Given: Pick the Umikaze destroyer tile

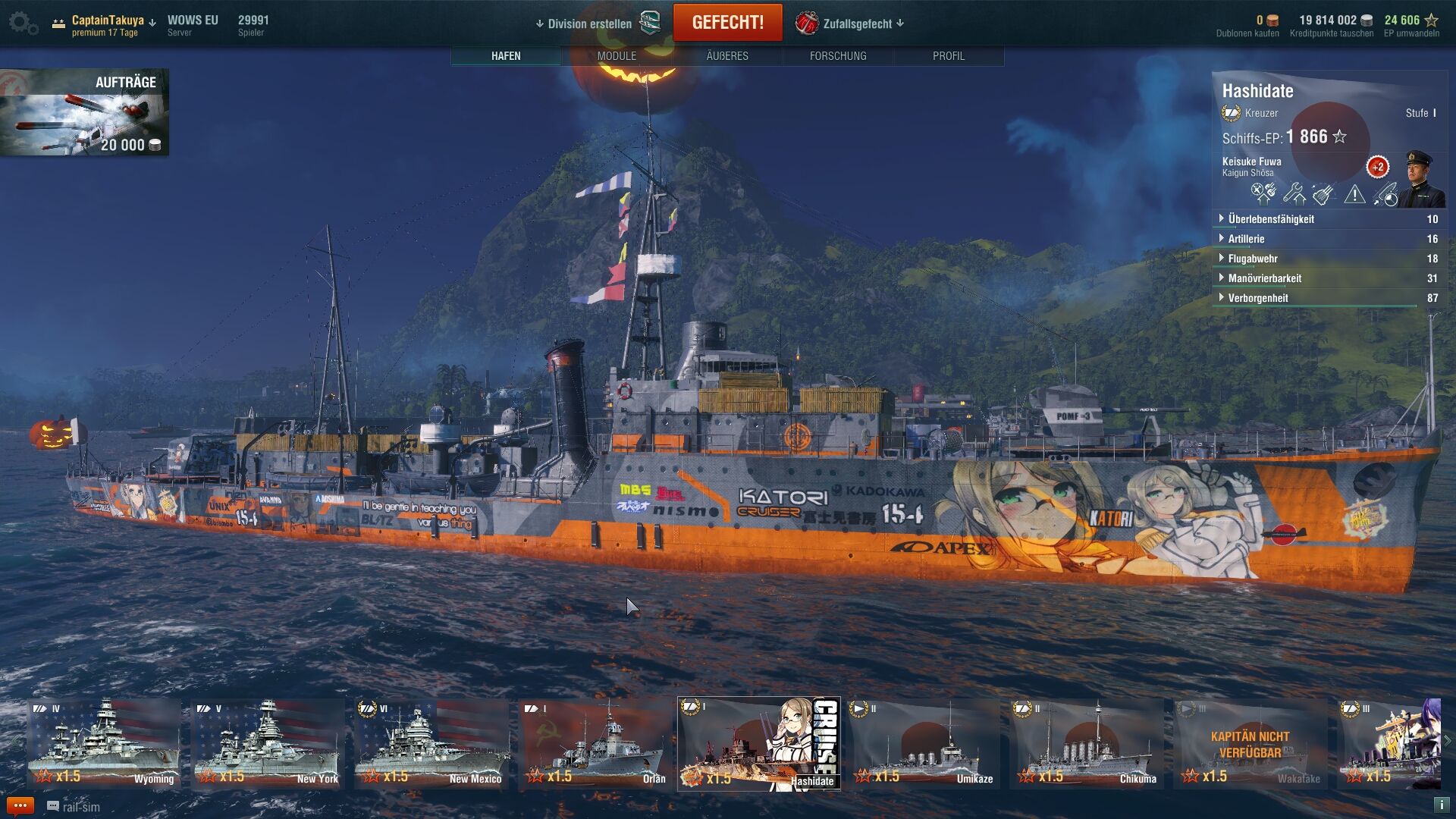Looking at the screenshot, I should click(924, 743).
